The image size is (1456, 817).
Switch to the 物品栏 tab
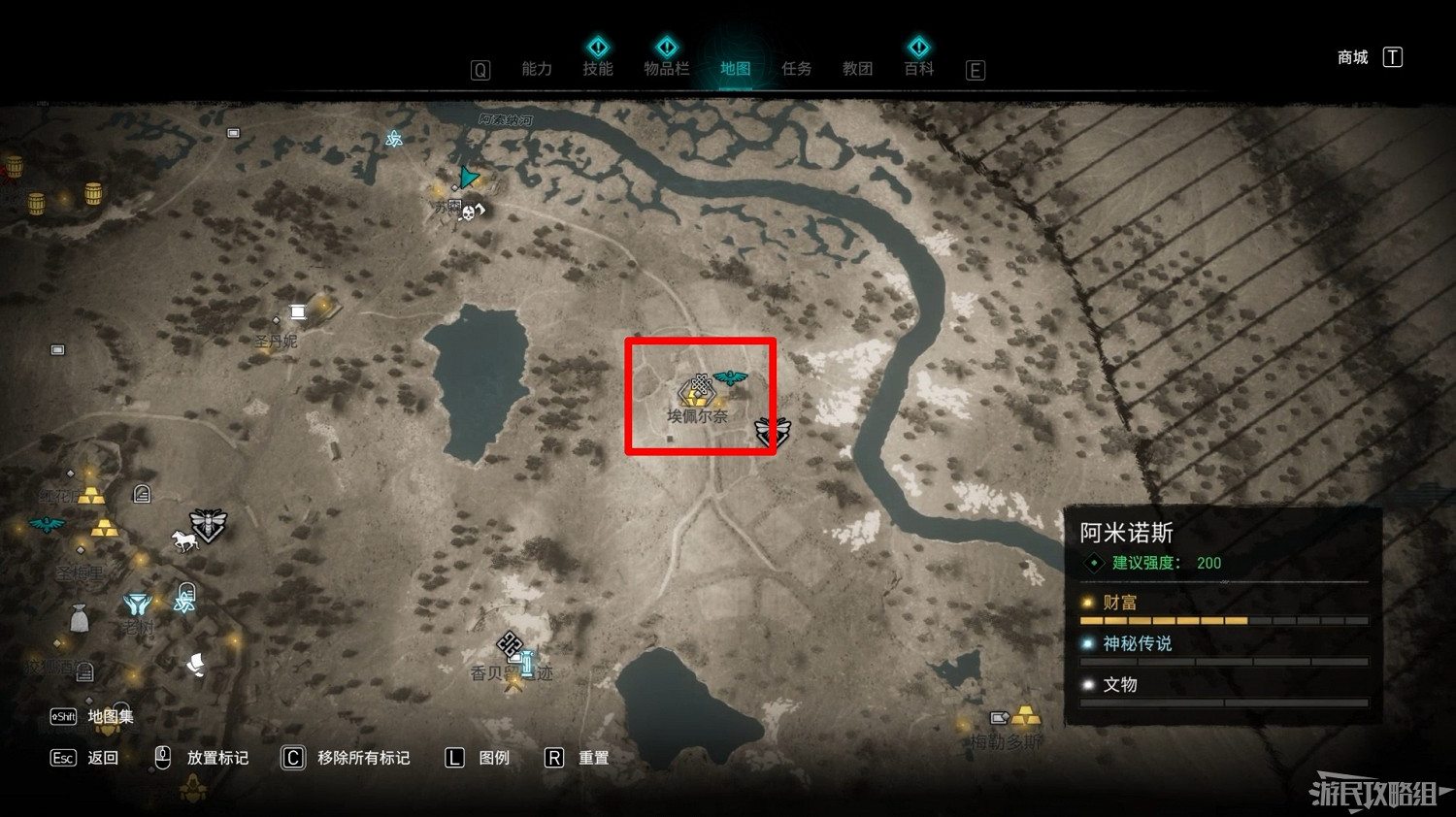(667, 68)
